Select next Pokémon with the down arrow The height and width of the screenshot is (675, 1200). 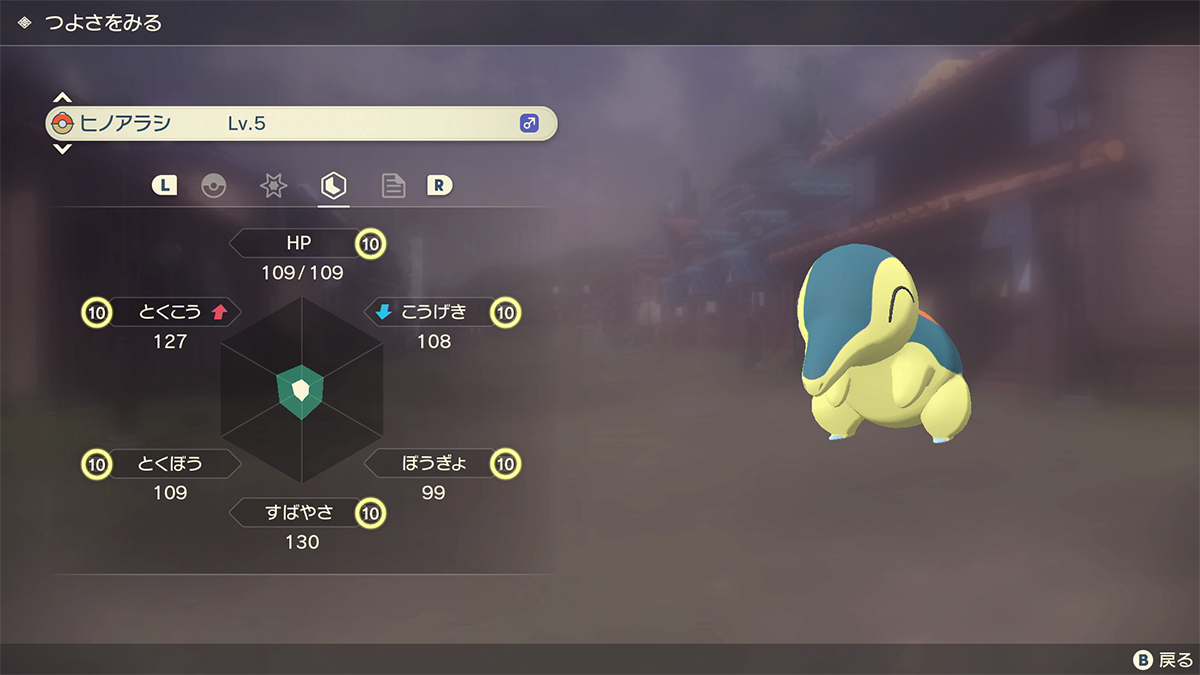62,149
